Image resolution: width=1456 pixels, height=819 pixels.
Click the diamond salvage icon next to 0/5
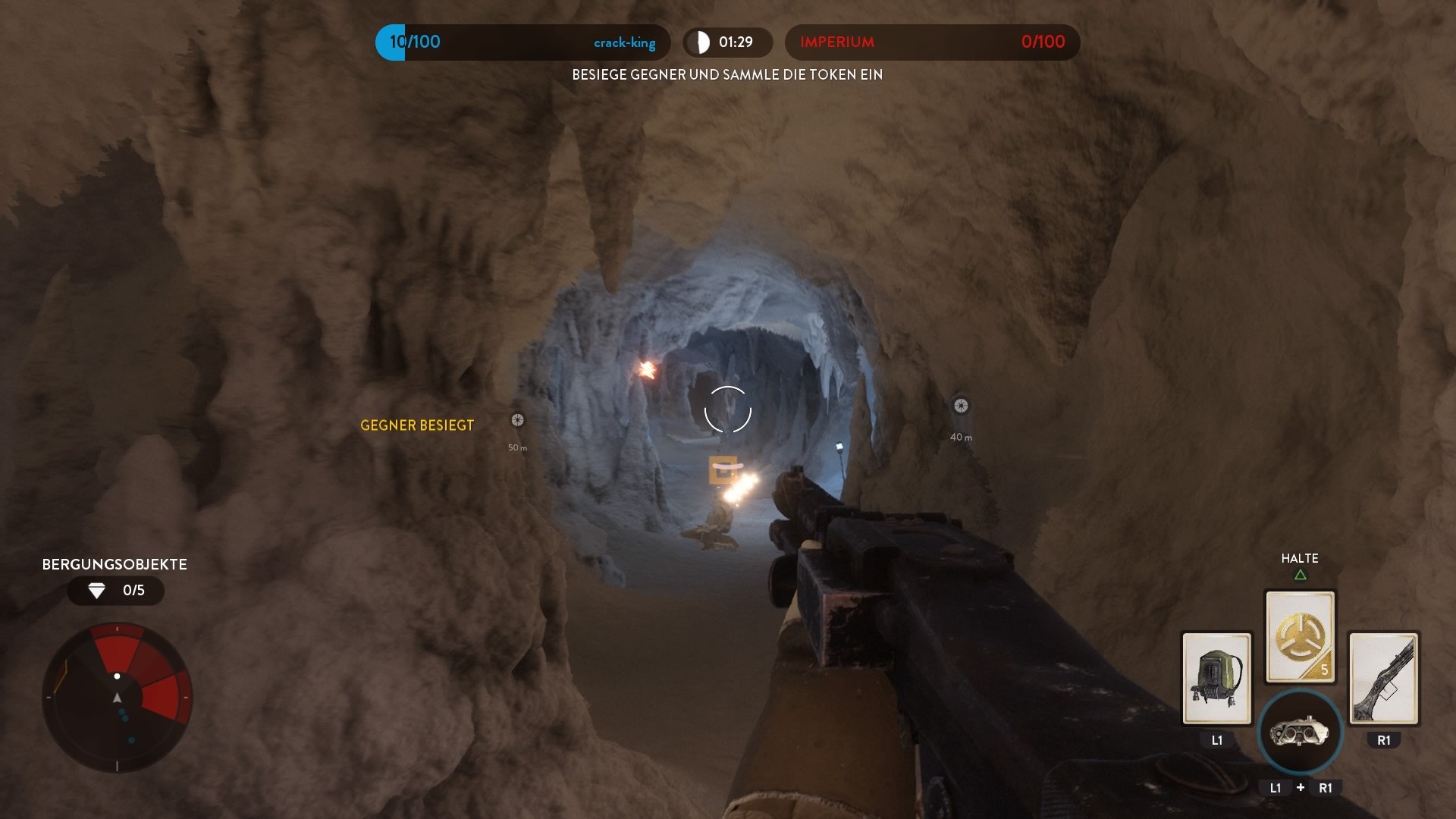click(98, 589)
